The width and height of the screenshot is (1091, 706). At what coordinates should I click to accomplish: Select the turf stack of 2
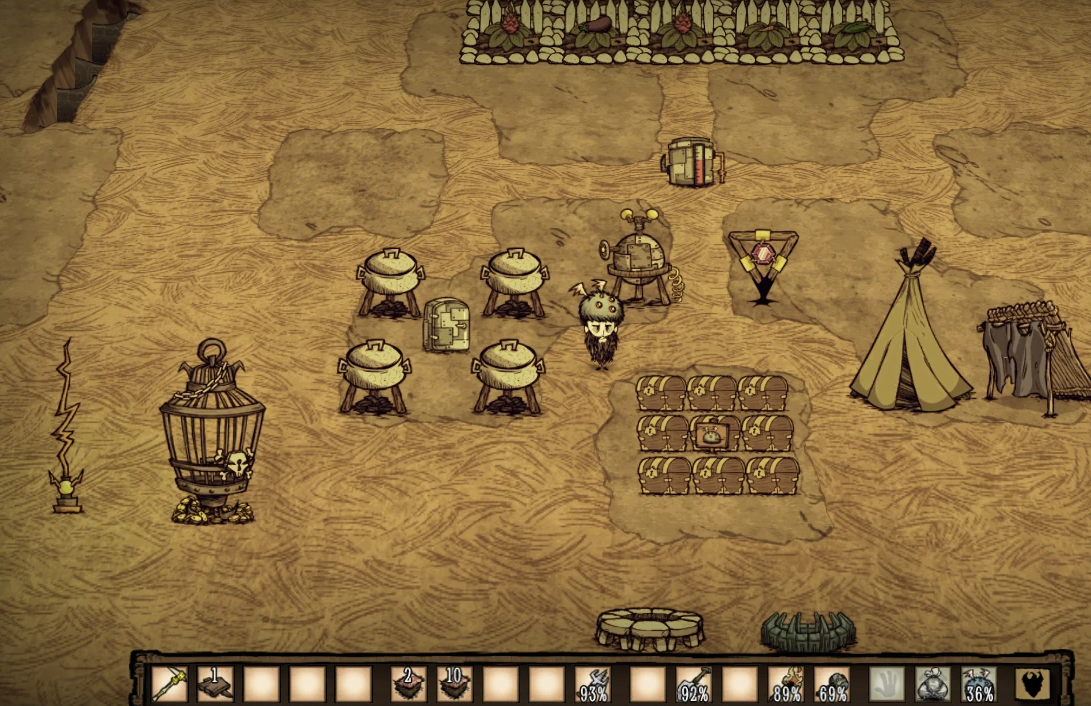click(408, 684)
